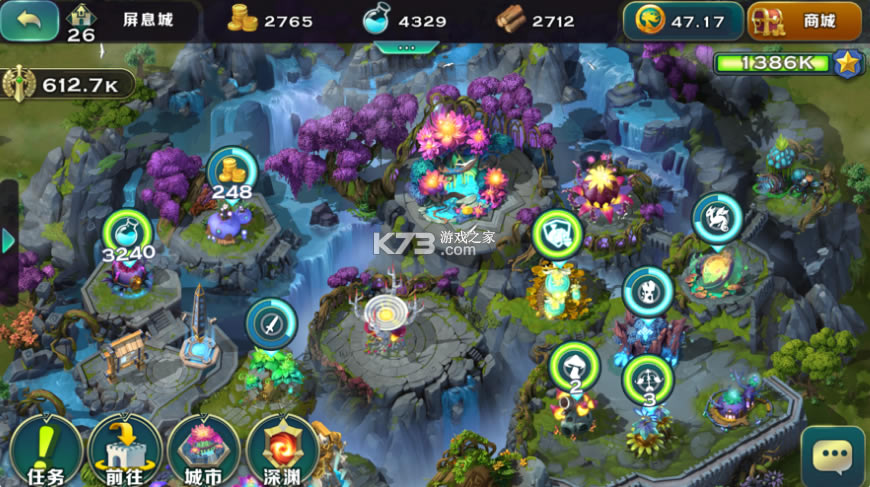
Task: Collect the 3240 blue potion bubble
Action: (127, 234)
